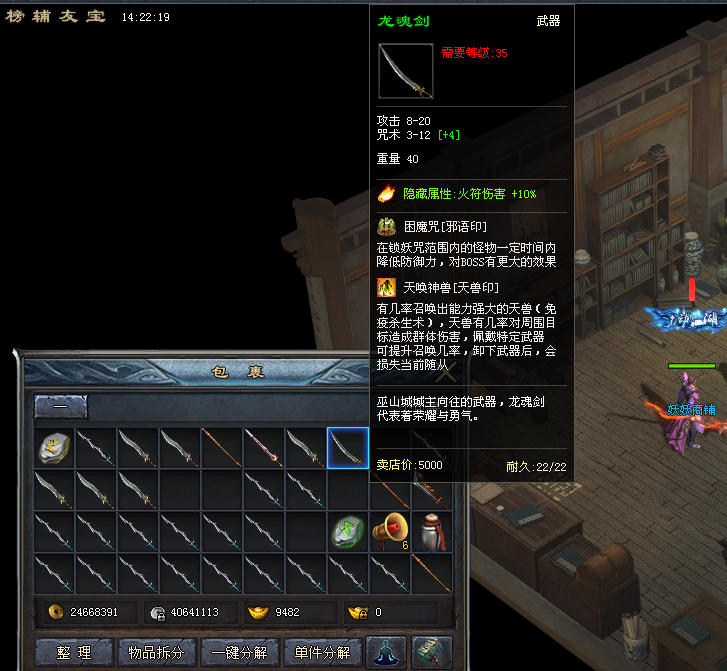Select the megaphone item slot
Screen dimensions: 727x671
[x=390, y=531]
